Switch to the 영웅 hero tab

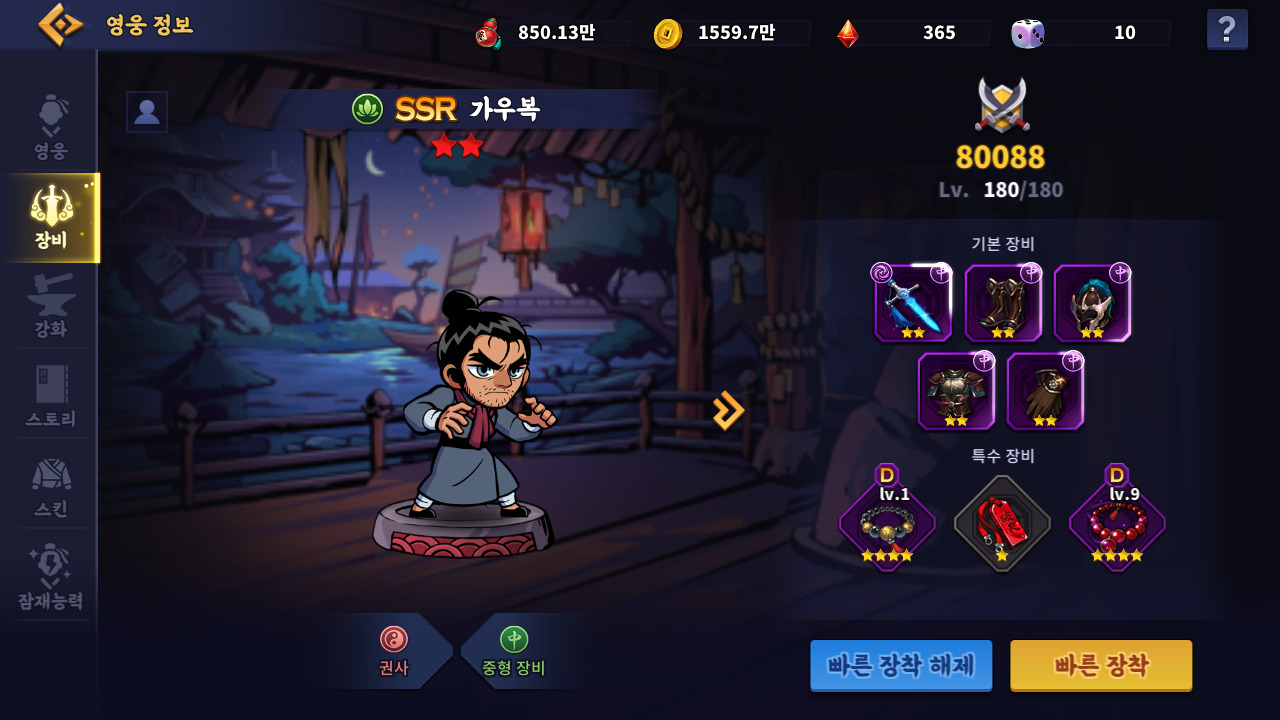point(51,128)
